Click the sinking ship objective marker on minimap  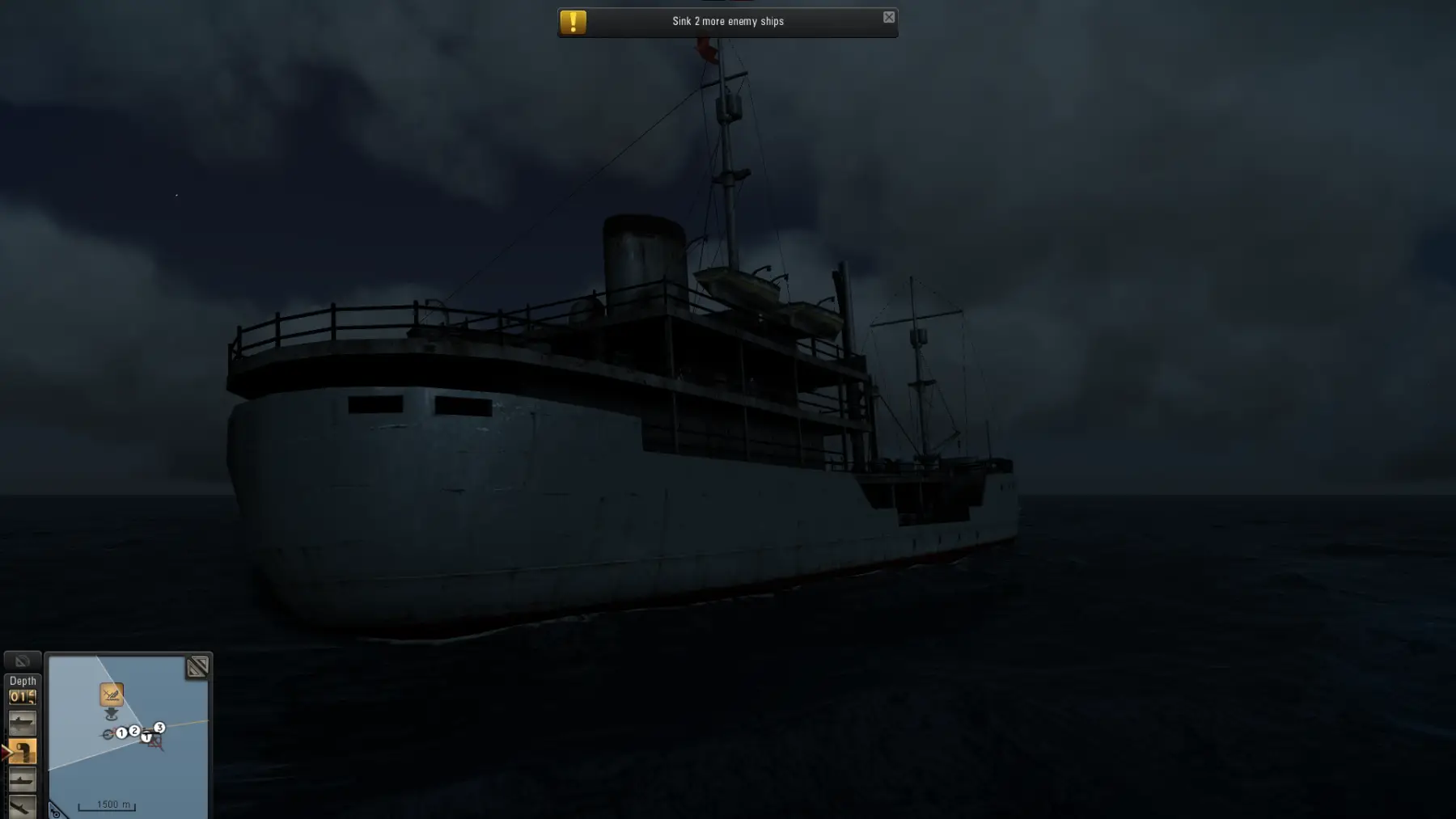point(112,694)
